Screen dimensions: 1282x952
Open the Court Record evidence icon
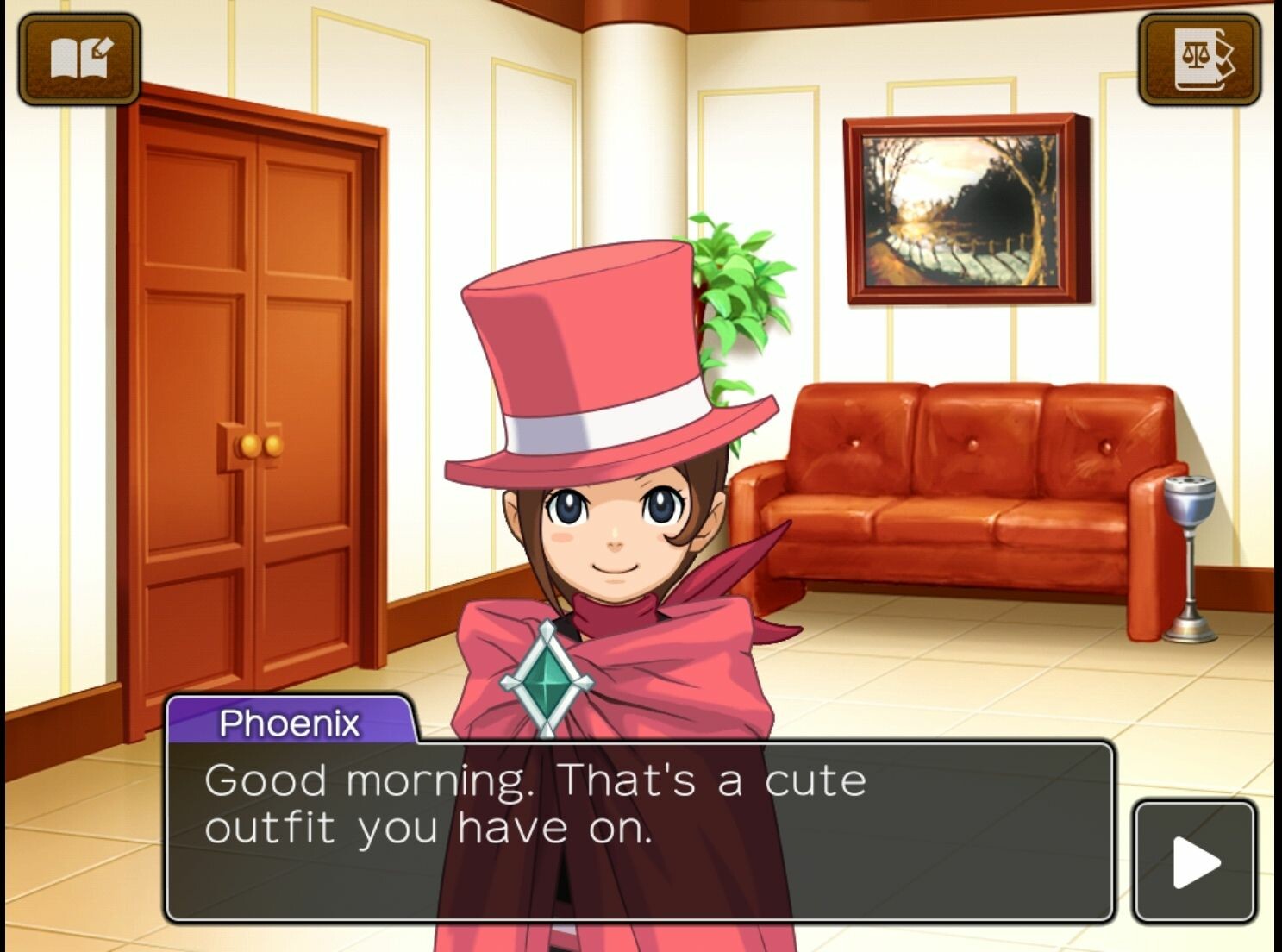(1199, 59)
